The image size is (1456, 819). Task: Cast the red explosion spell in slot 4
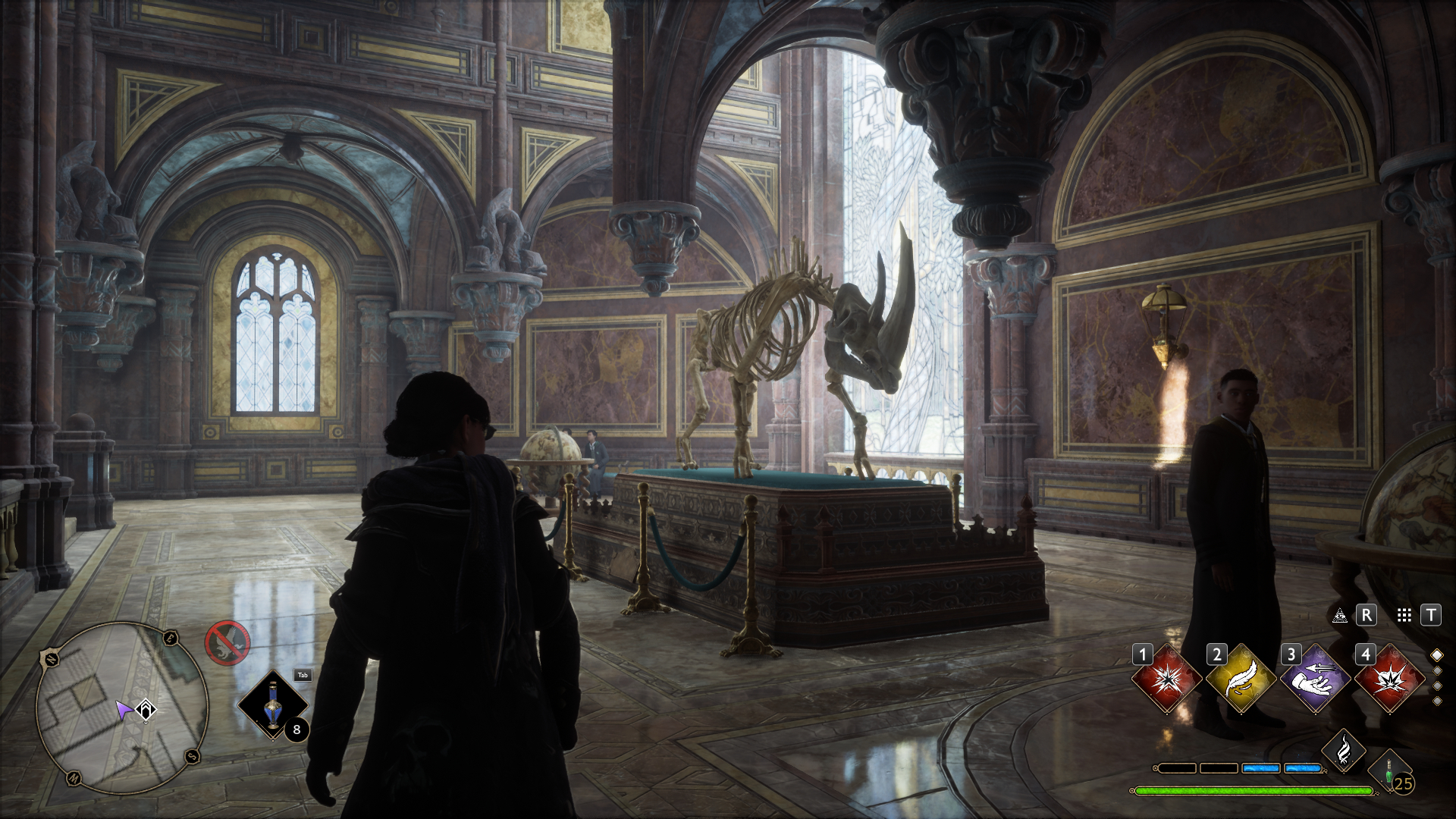[x=1389, y=679]
